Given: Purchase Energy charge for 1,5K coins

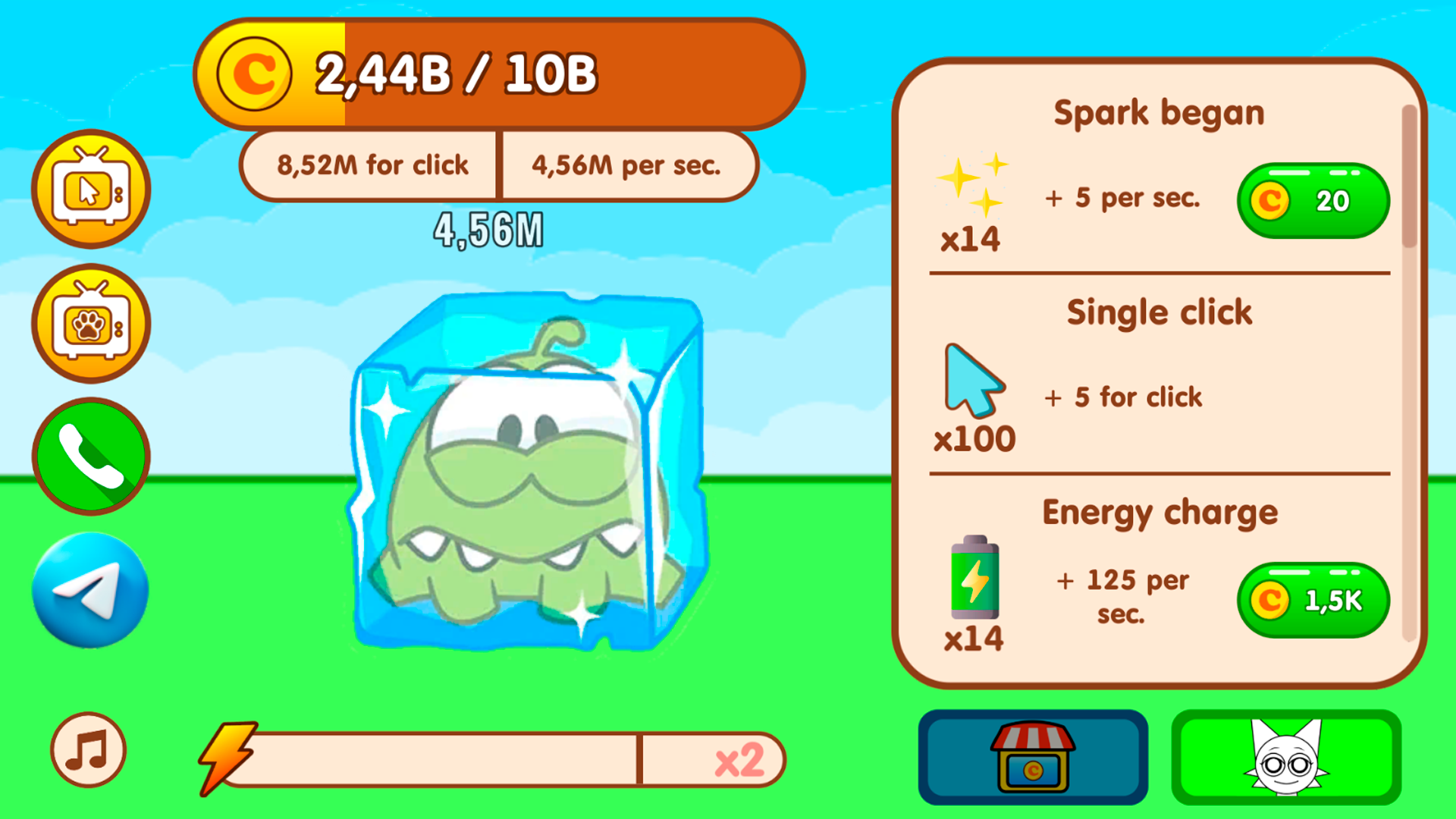Looking at the screenshot, I should click(x=1313, y=599).
